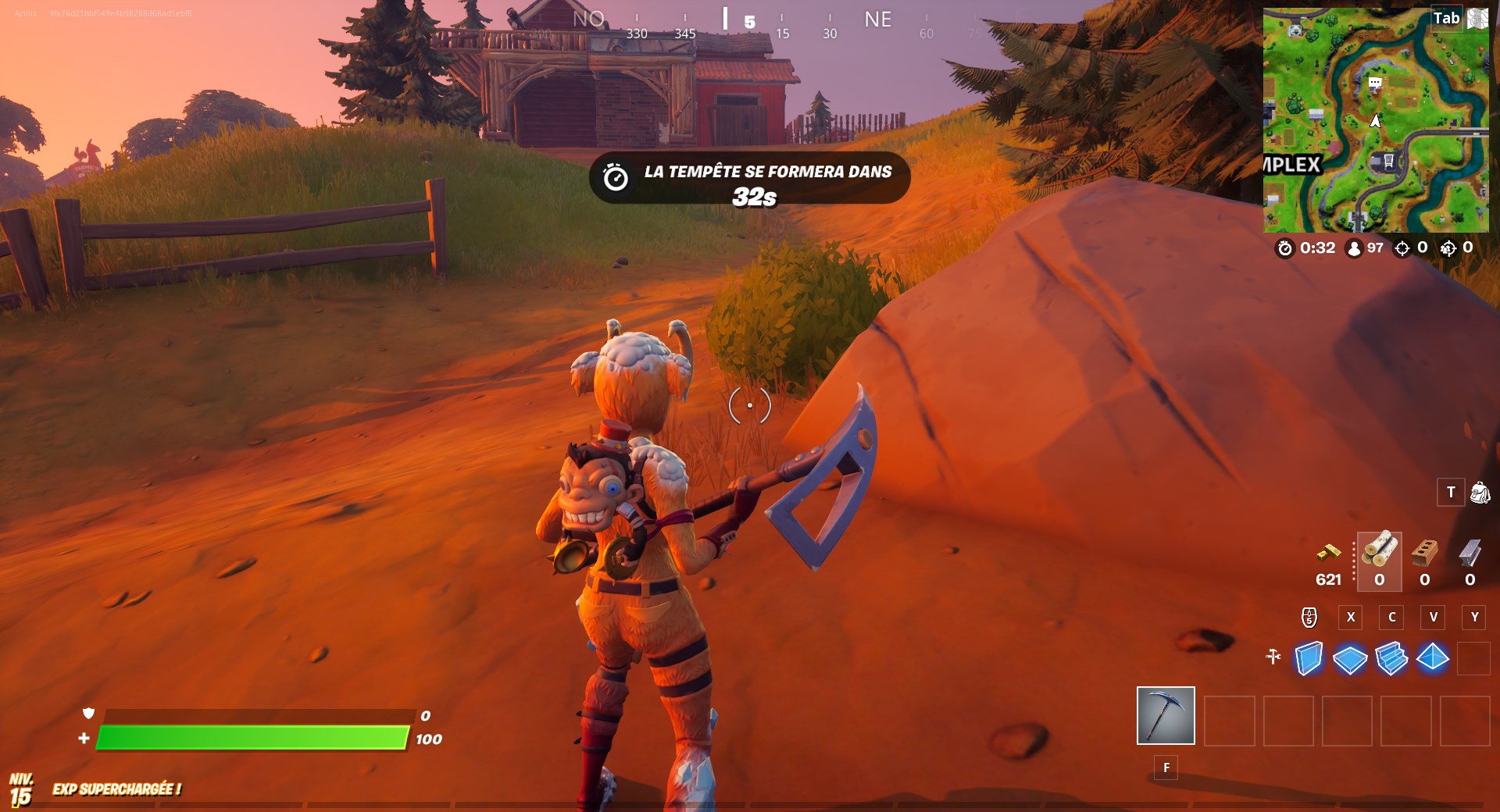Screen dimensions: 1500x812
Task: Click the EXP SUPERCHARGÉE label
Action: (116, 789)
